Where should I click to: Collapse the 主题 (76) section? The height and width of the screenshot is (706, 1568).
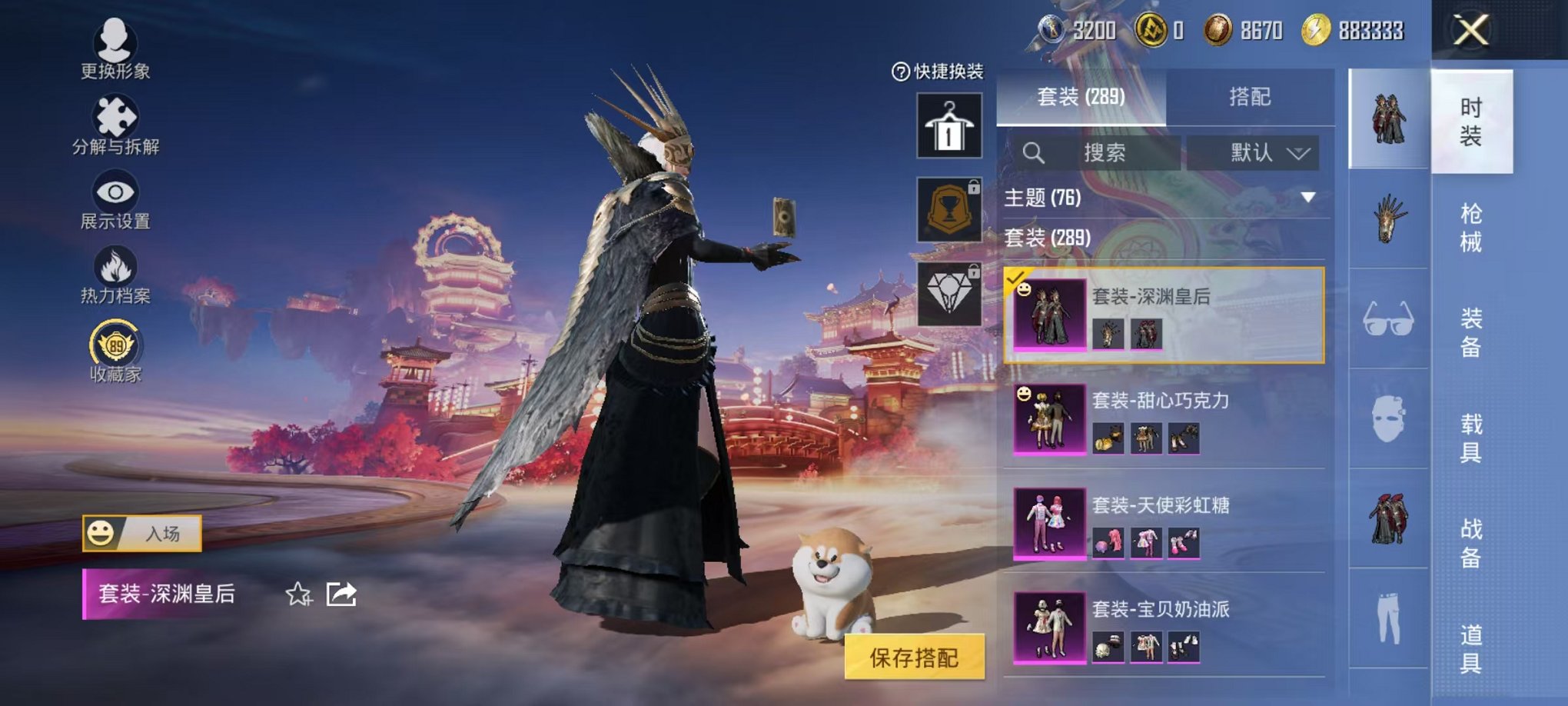point(1307,198)
